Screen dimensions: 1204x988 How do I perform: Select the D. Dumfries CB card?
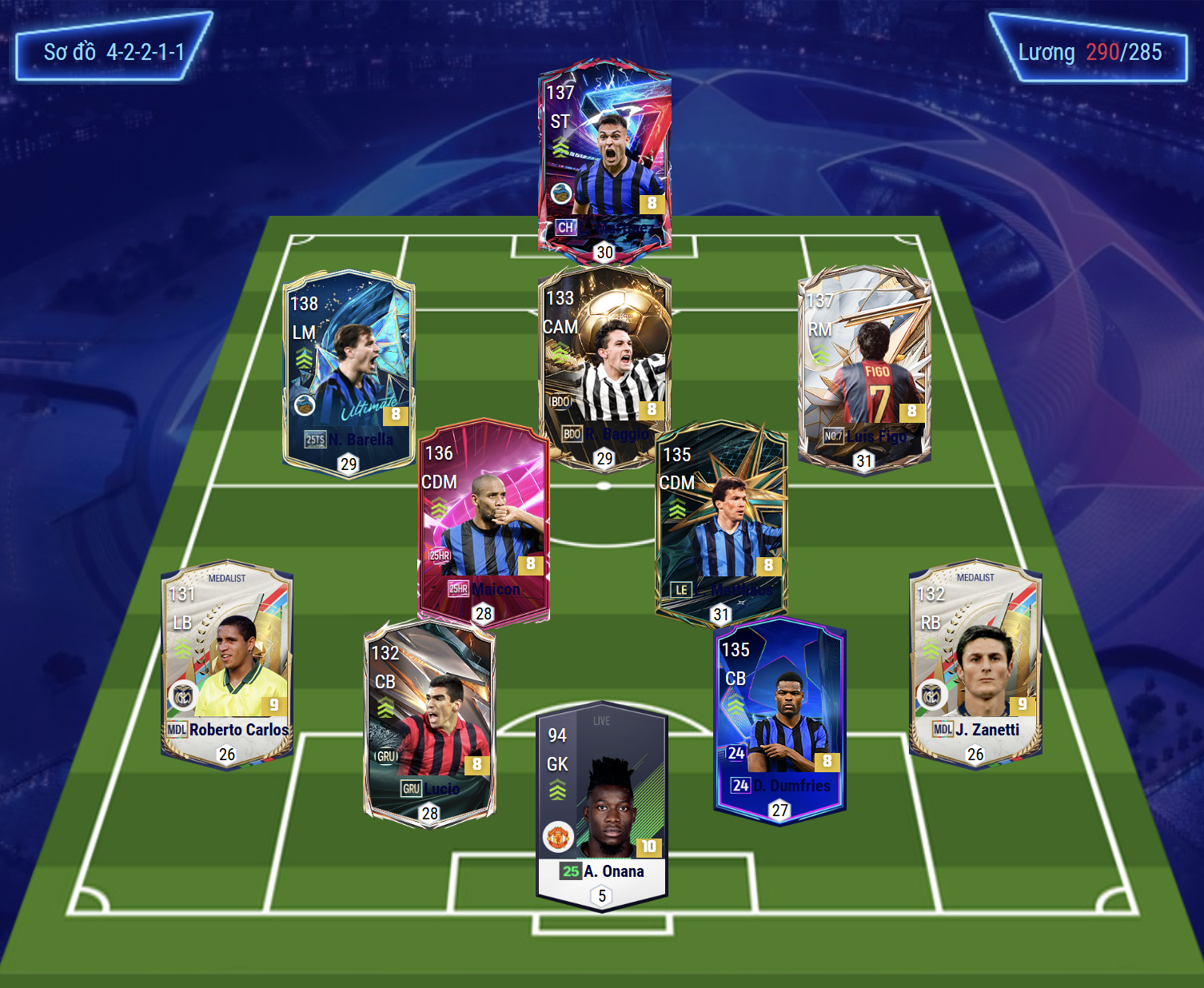(779, 719)
